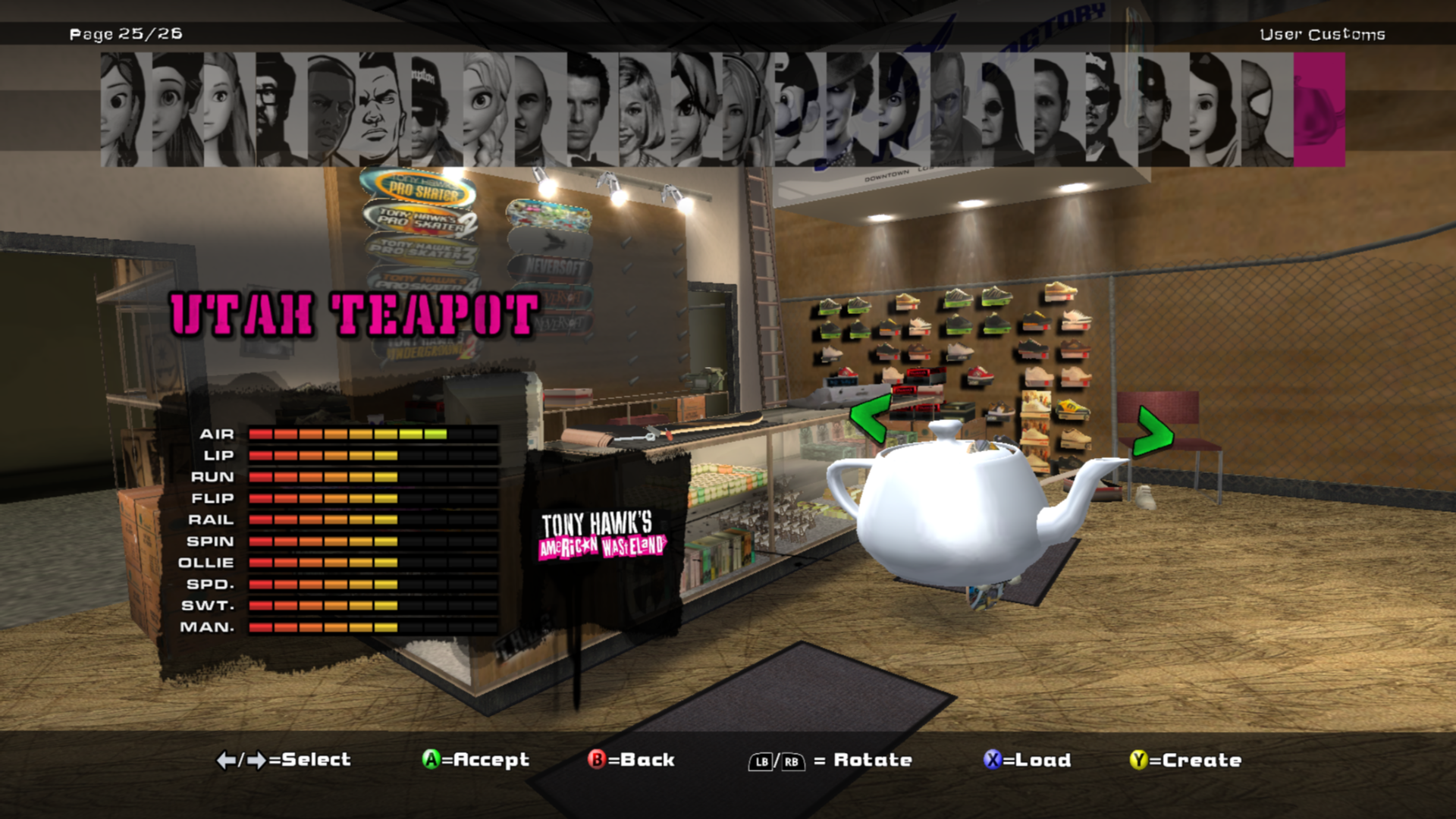This screenshot has height=819, width=1456.
Task: Pick the blonde girl wearing headphones portrait
Action: [x=748, y=110]
